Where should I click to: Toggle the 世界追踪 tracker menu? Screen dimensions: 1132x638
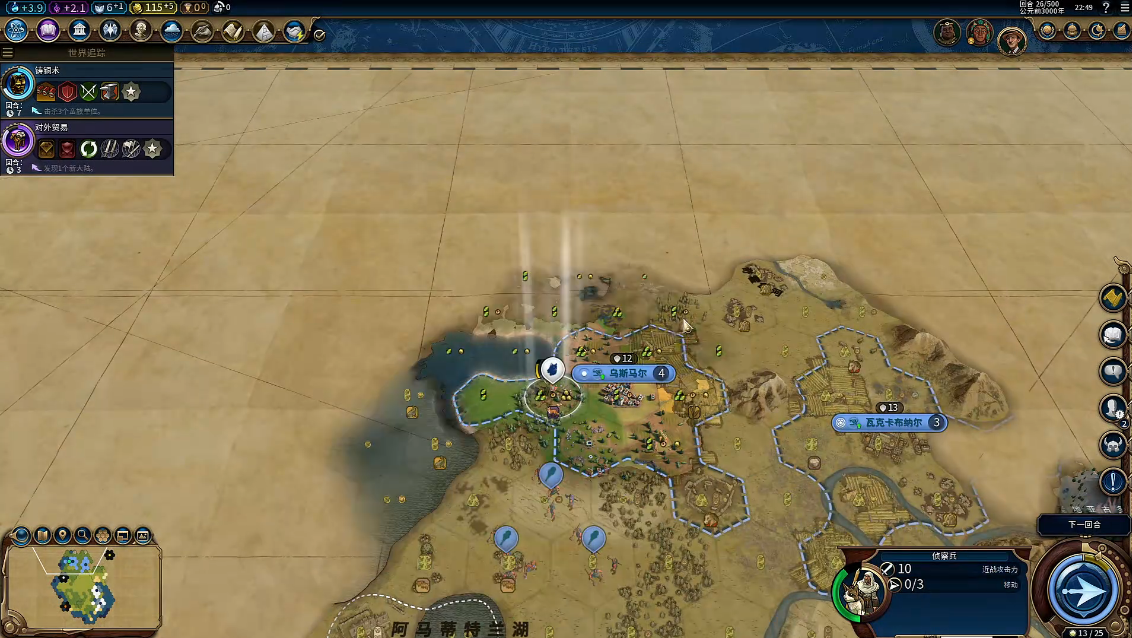(x=9, y=53)
